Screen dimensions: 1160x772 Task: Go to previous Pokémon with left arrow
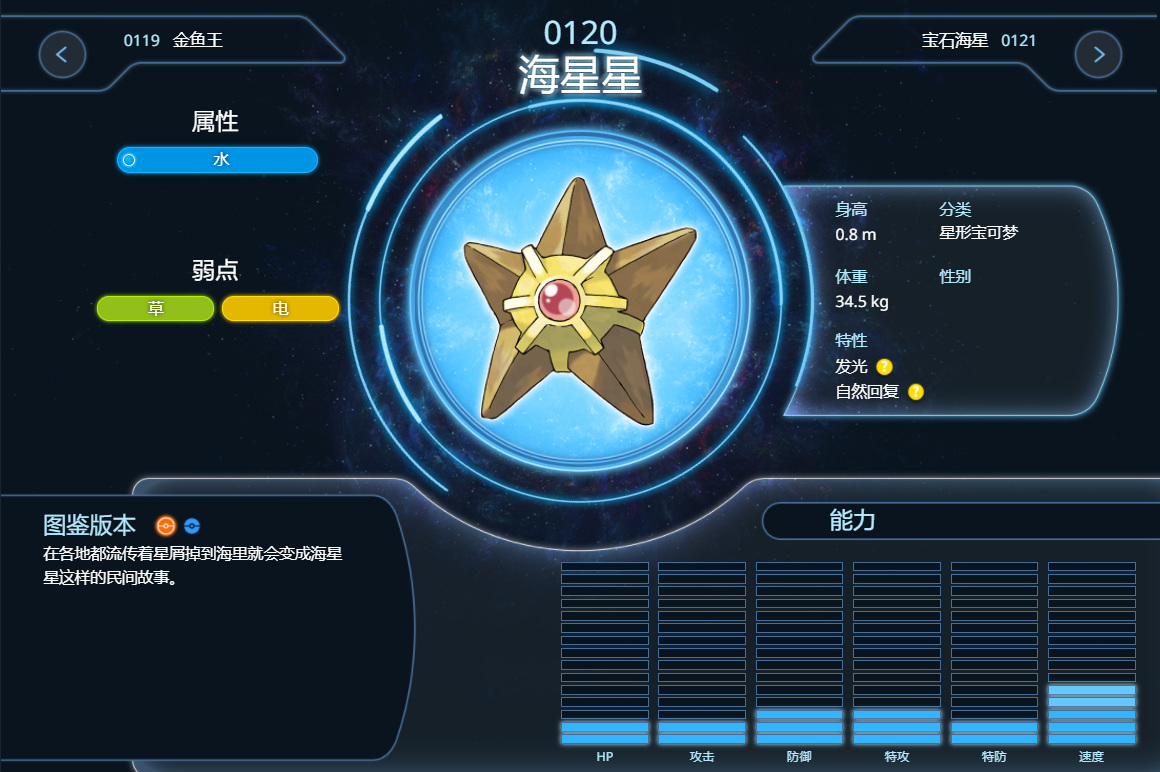coord(62,54)
